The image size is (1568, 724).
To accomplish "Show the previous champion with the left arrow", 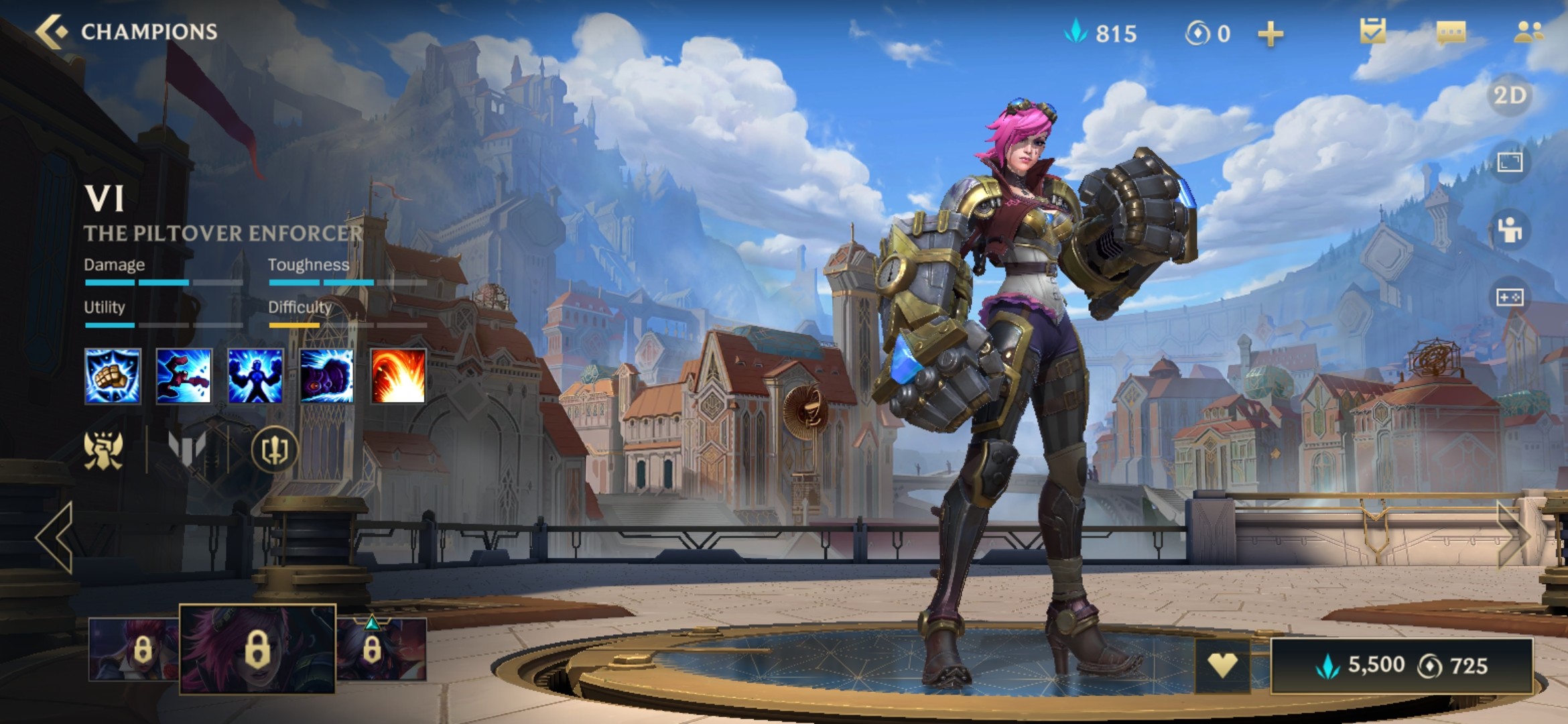I will [x=55, y=538].
